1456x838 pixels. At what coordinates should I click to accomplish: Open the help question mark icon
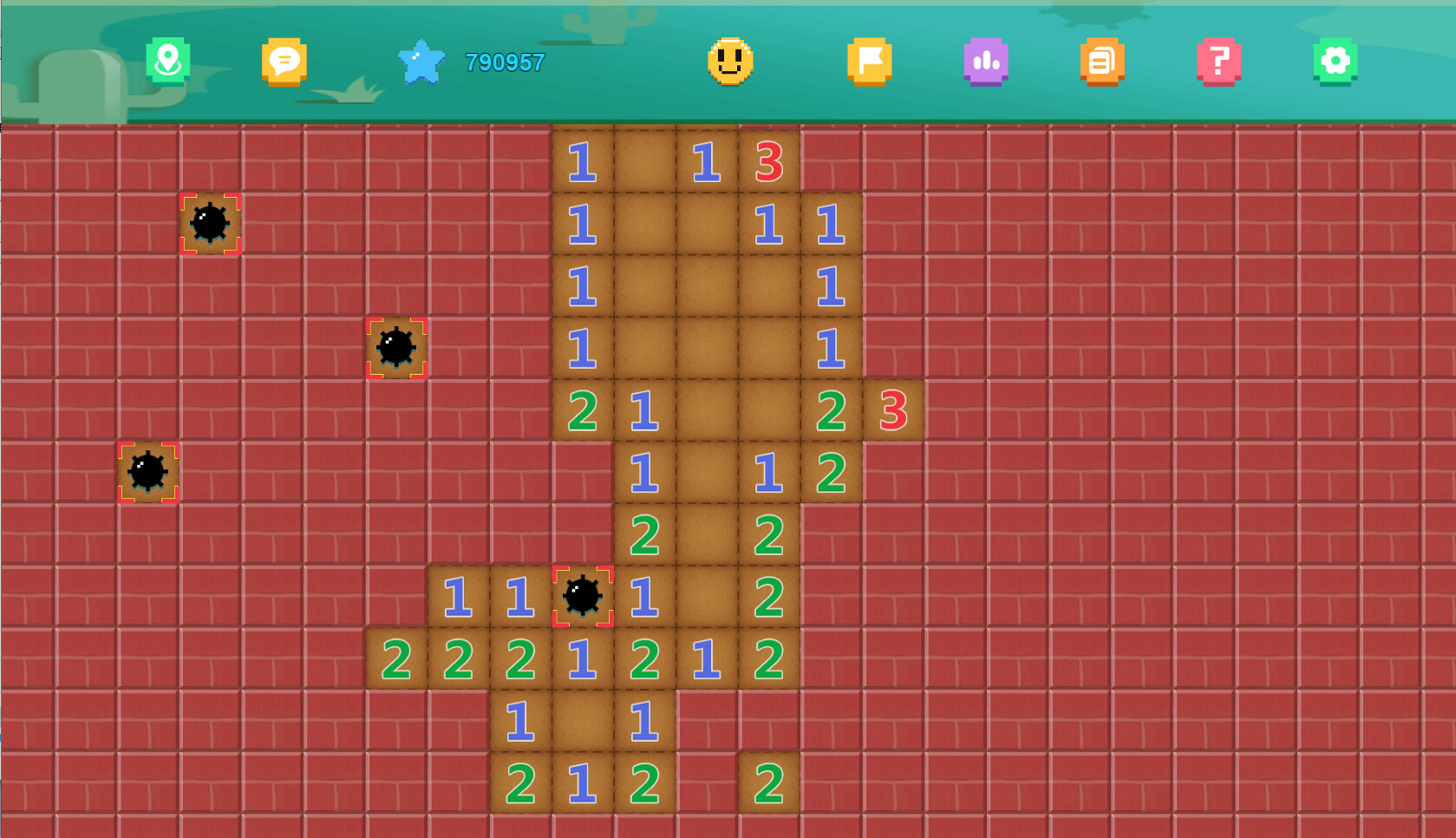click(x=1219, y=62)
